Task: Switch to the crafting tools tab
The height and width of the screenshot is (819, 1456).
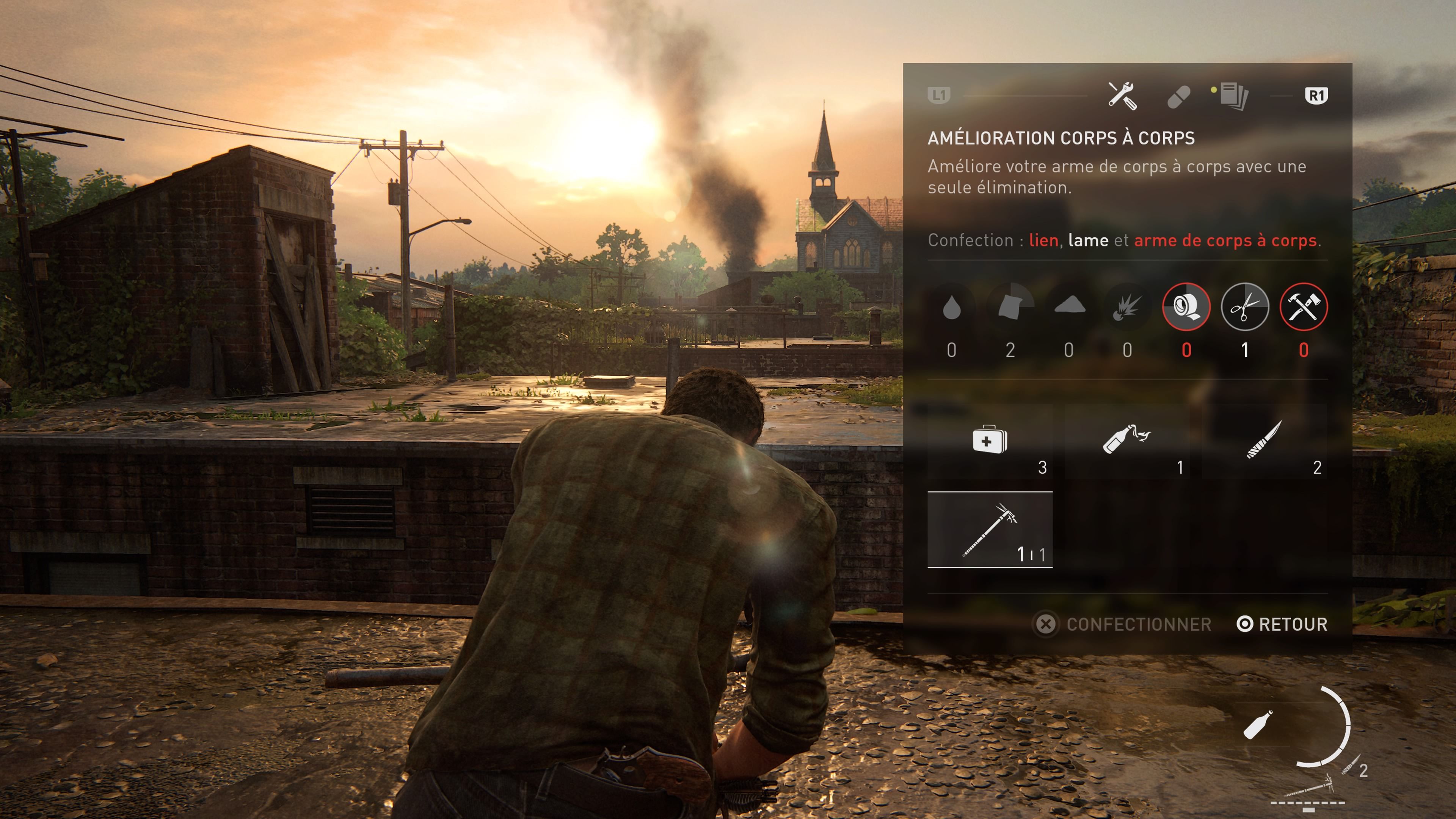Action: click(1122, 96)
